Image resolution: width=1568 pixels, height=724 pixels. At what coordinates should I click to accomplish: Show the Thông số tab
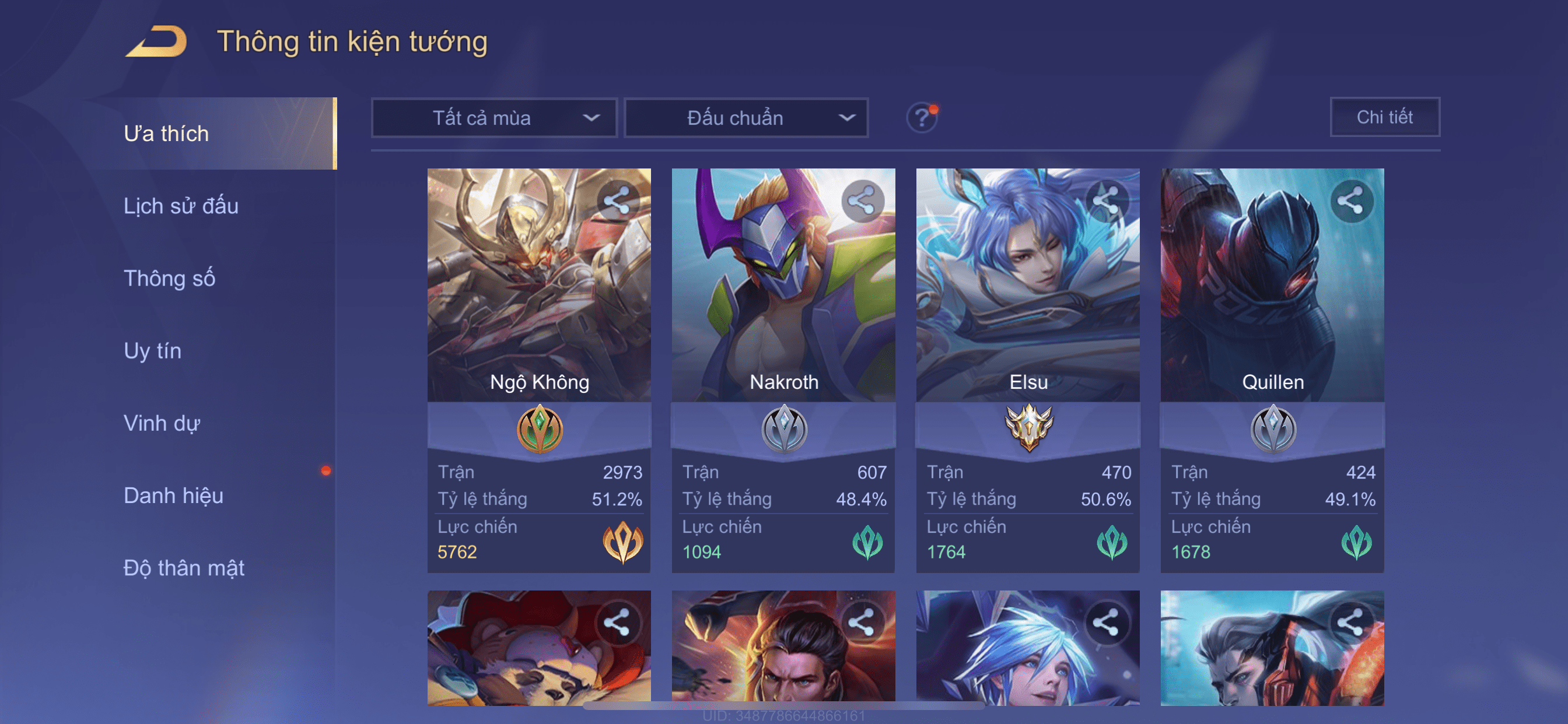(x=169, y=279)
